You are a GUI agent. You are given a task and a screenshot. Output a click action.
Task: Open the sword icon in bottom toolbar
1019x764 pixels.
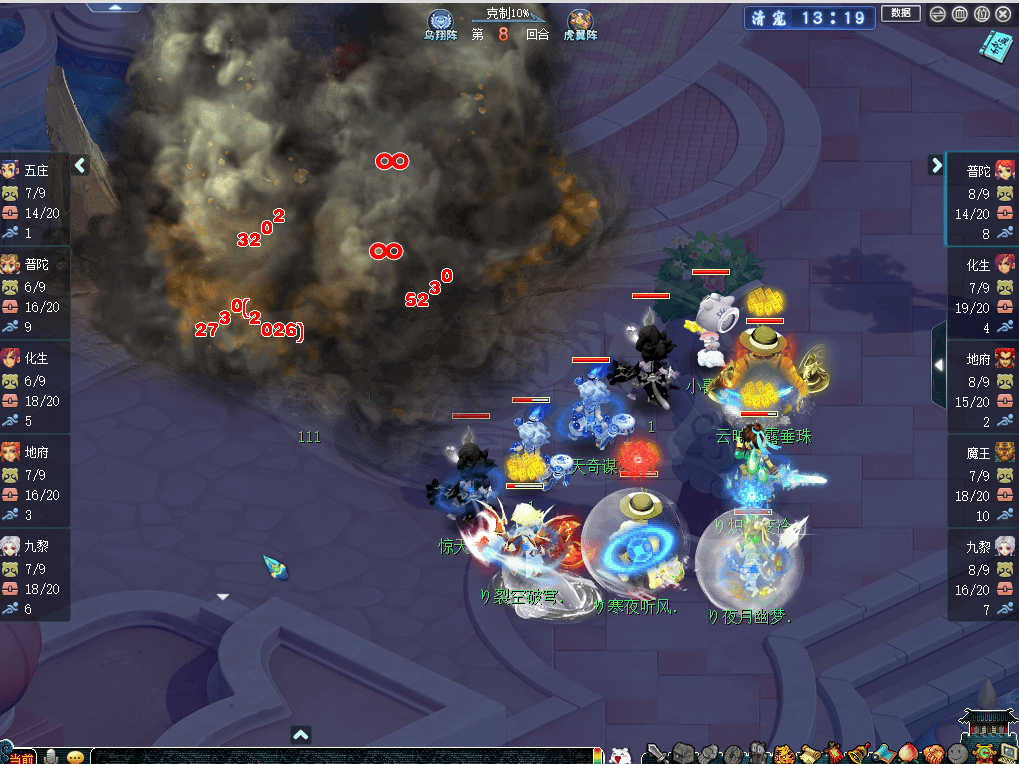pos(657,753)
